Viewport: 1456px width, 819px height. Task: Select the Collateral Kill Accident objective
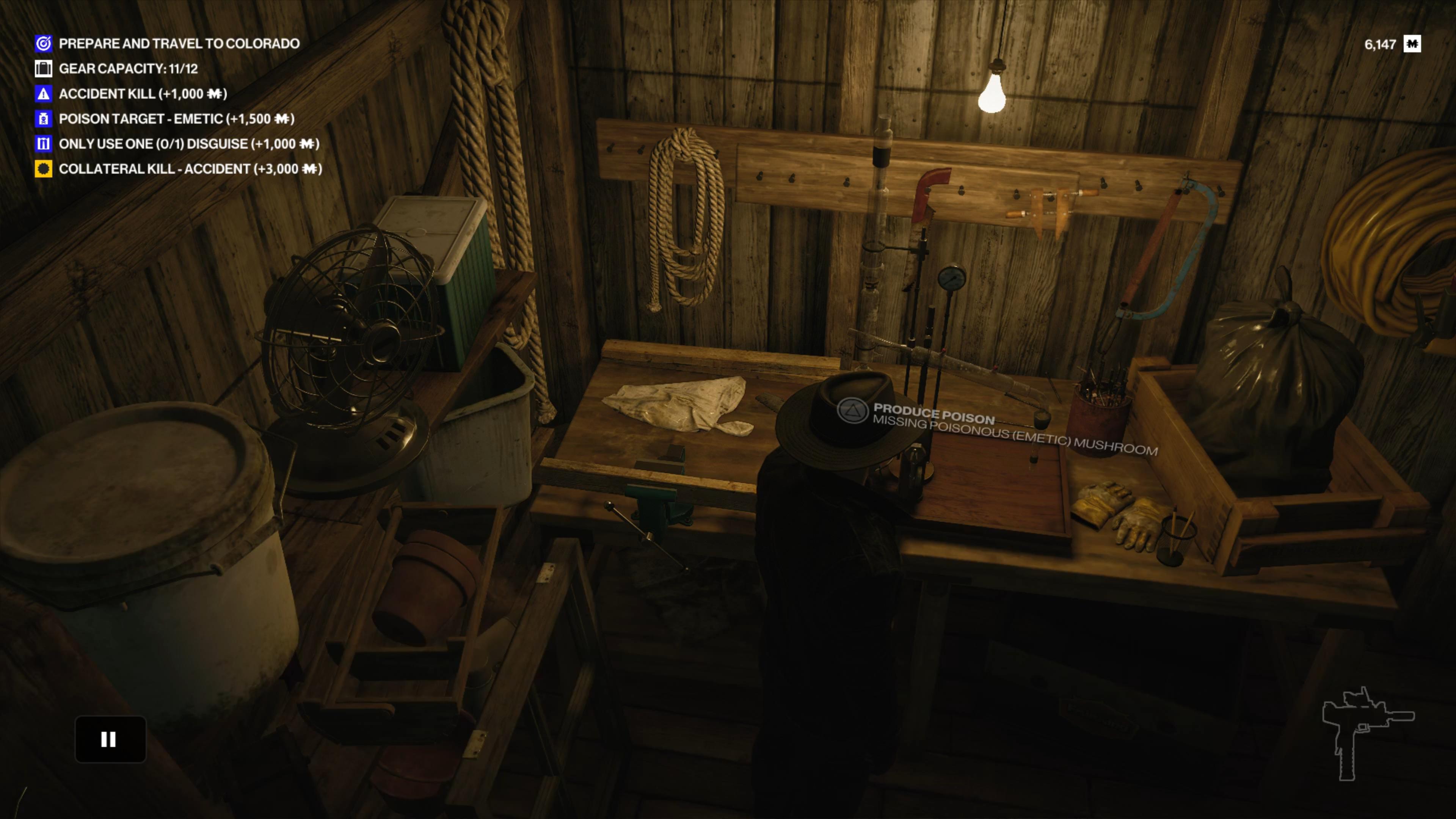[x=190, y=169]
